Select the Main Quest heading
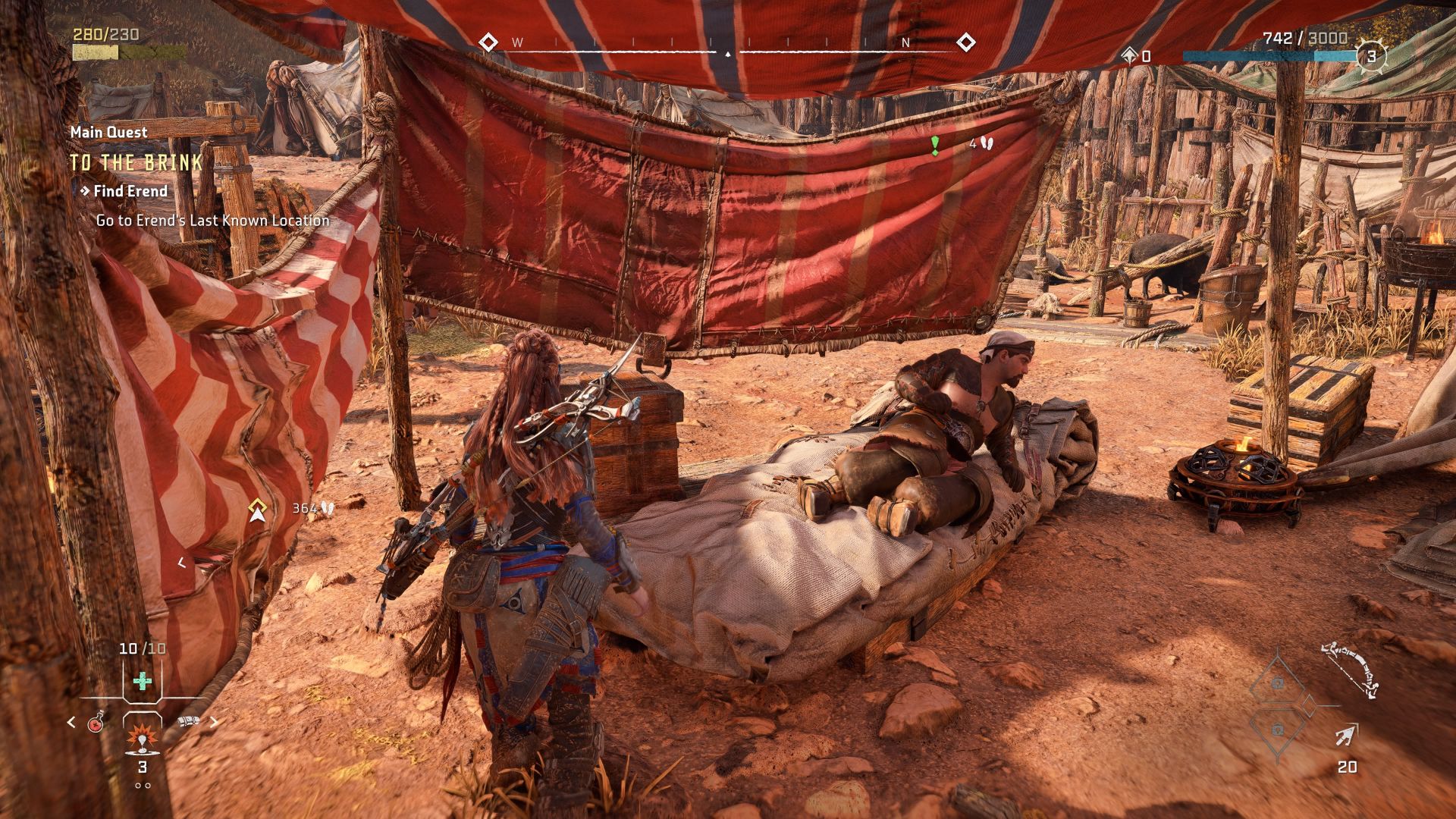 coord(107,132)
